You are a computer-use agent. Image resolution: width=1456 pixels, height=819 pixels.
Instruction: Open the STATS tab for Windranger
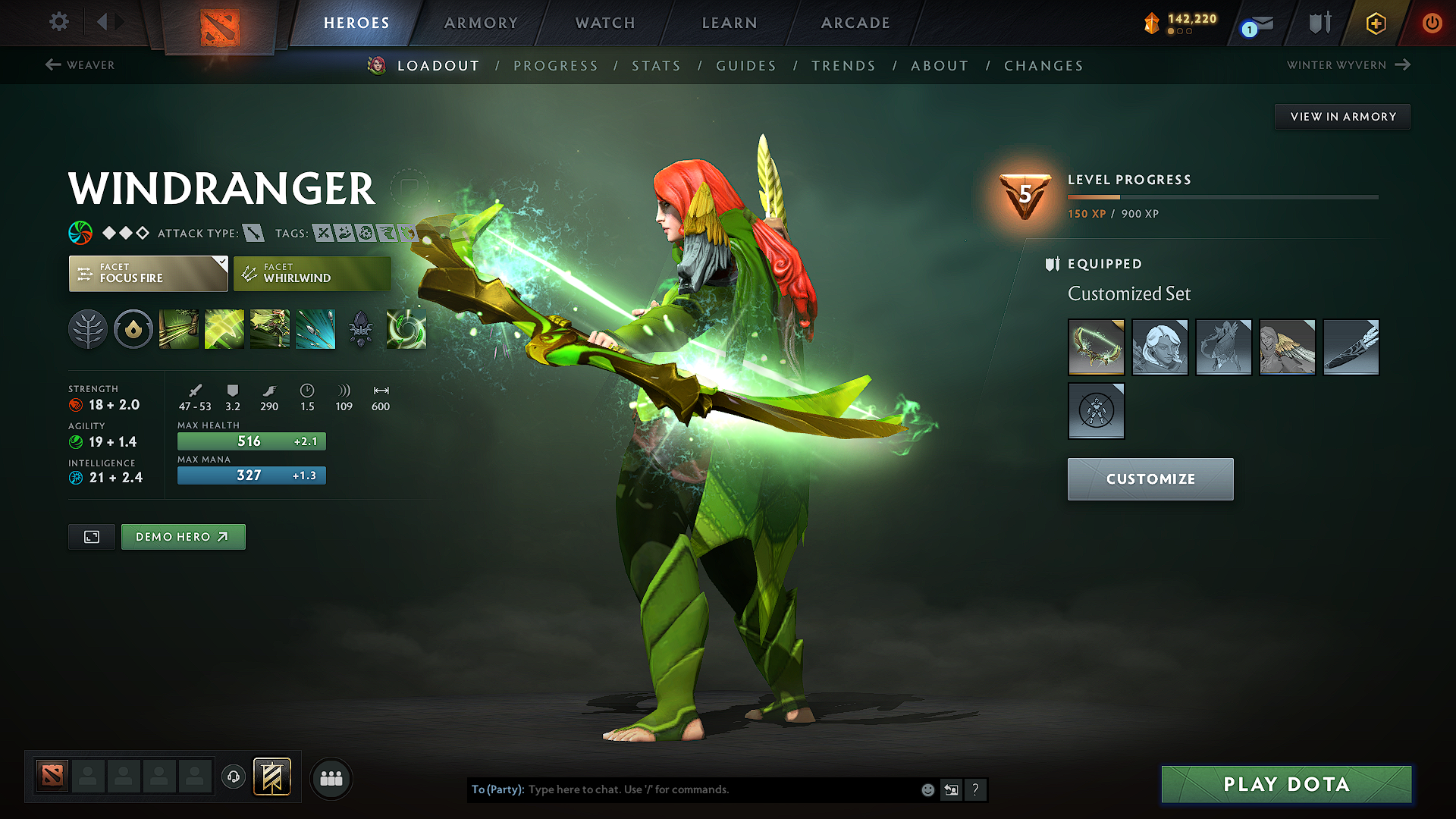(656, 66)
